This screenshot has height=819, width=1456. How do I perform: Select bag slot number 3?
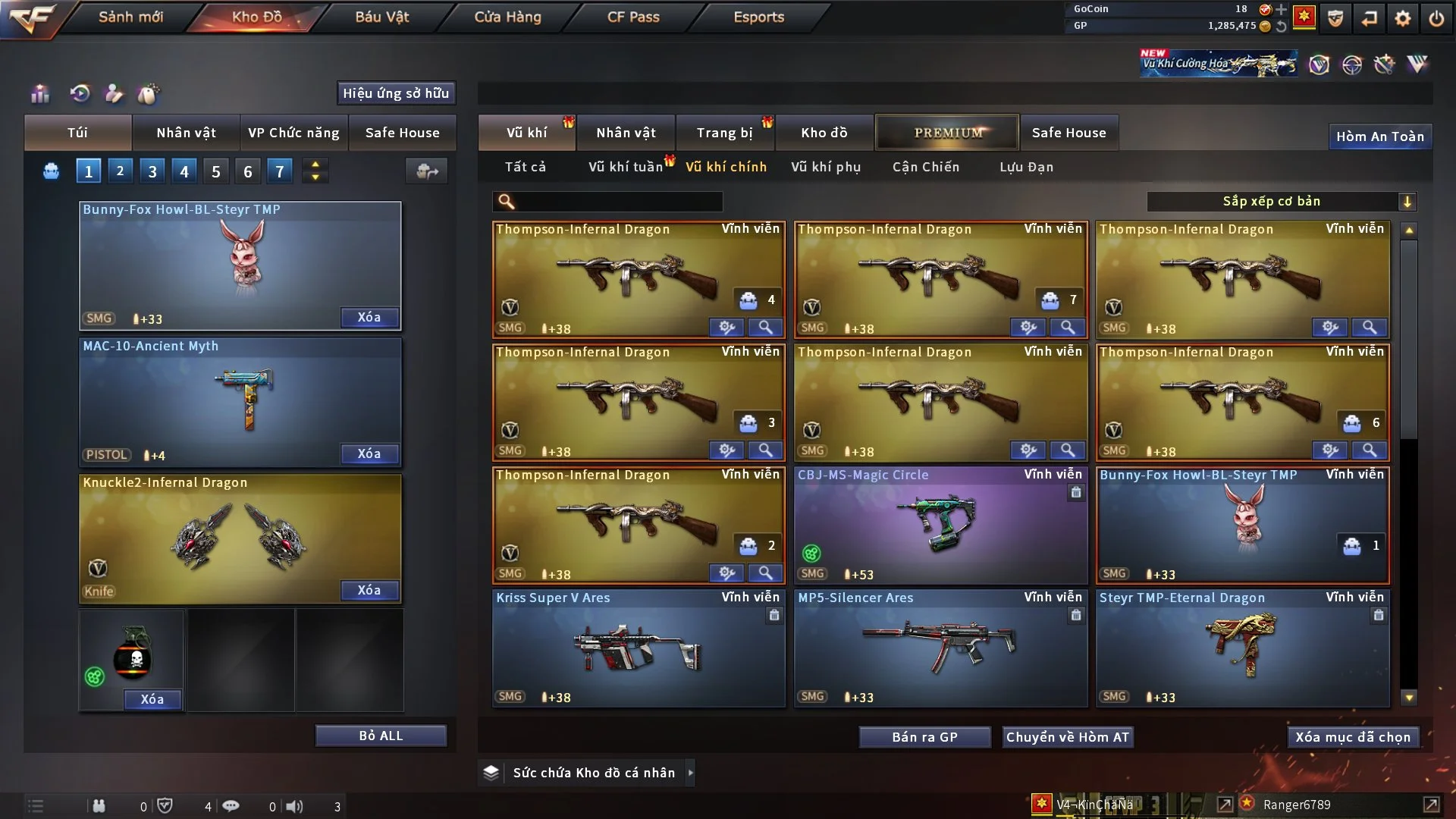pyautogui.click(x=152, y=171)
